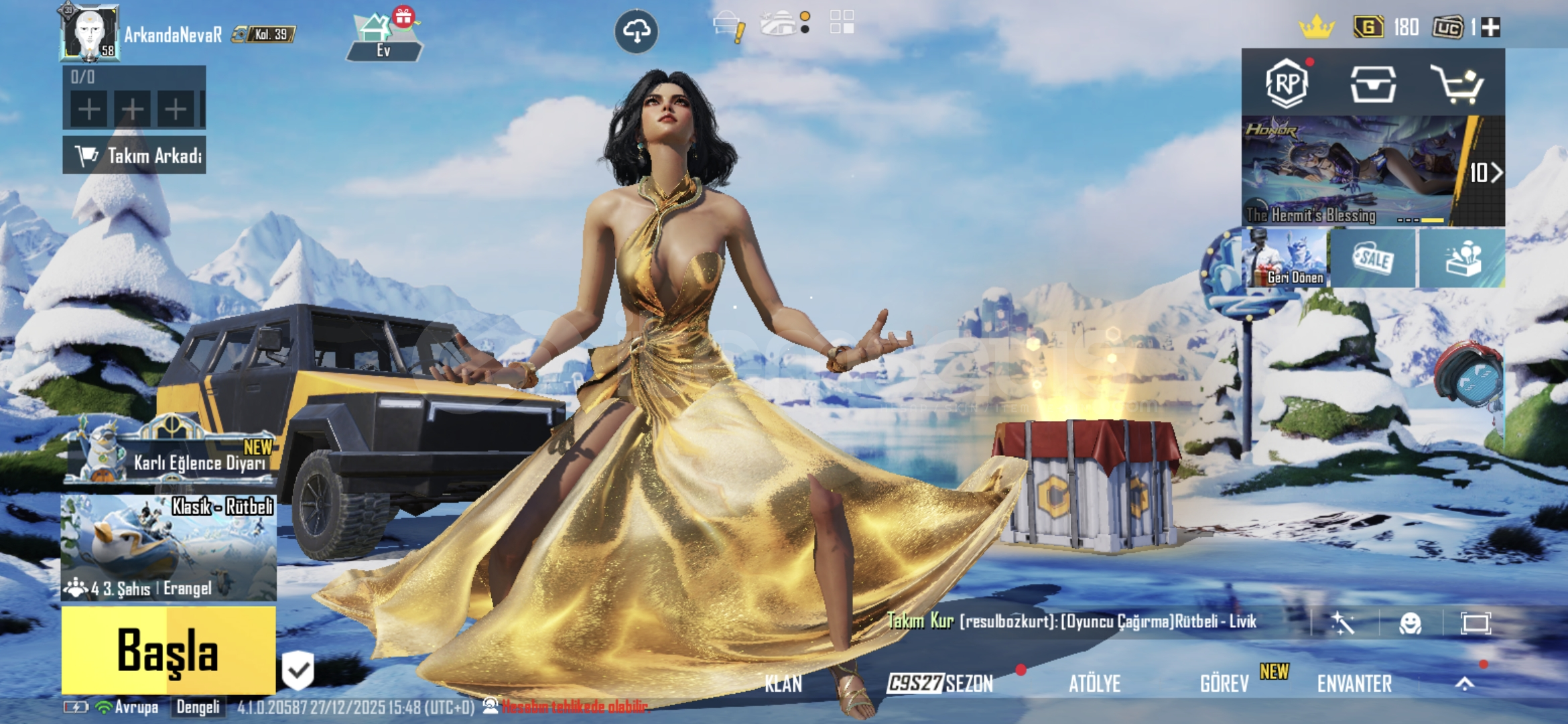Open the Royale Pass RP icon
Screen dimensions: 1568x724
click(1287, 83)
